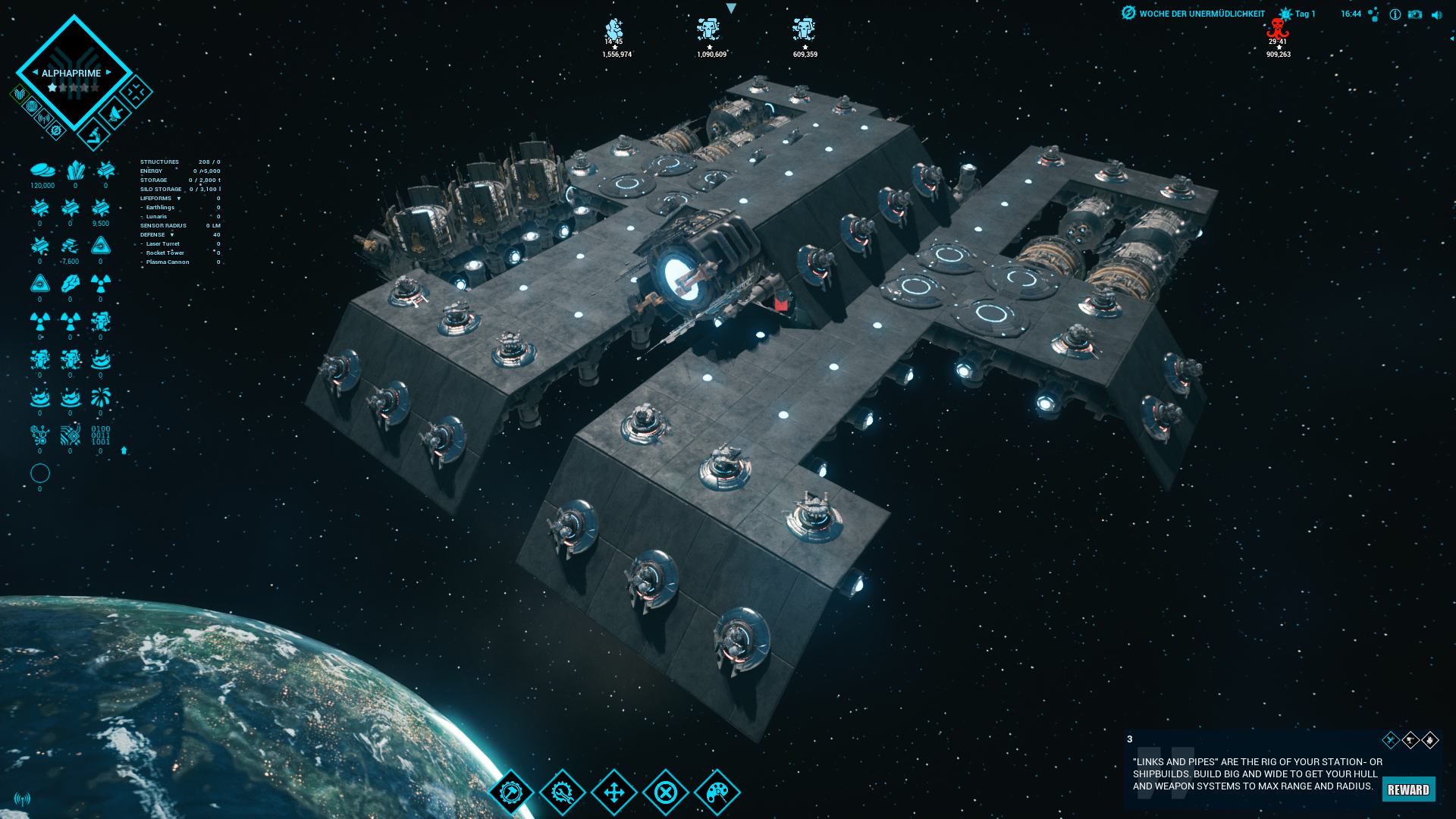The height and width of the screenshot is (819, 1456).
Task: Switch to the previous station with left arrow
Action: coord(35,73)
